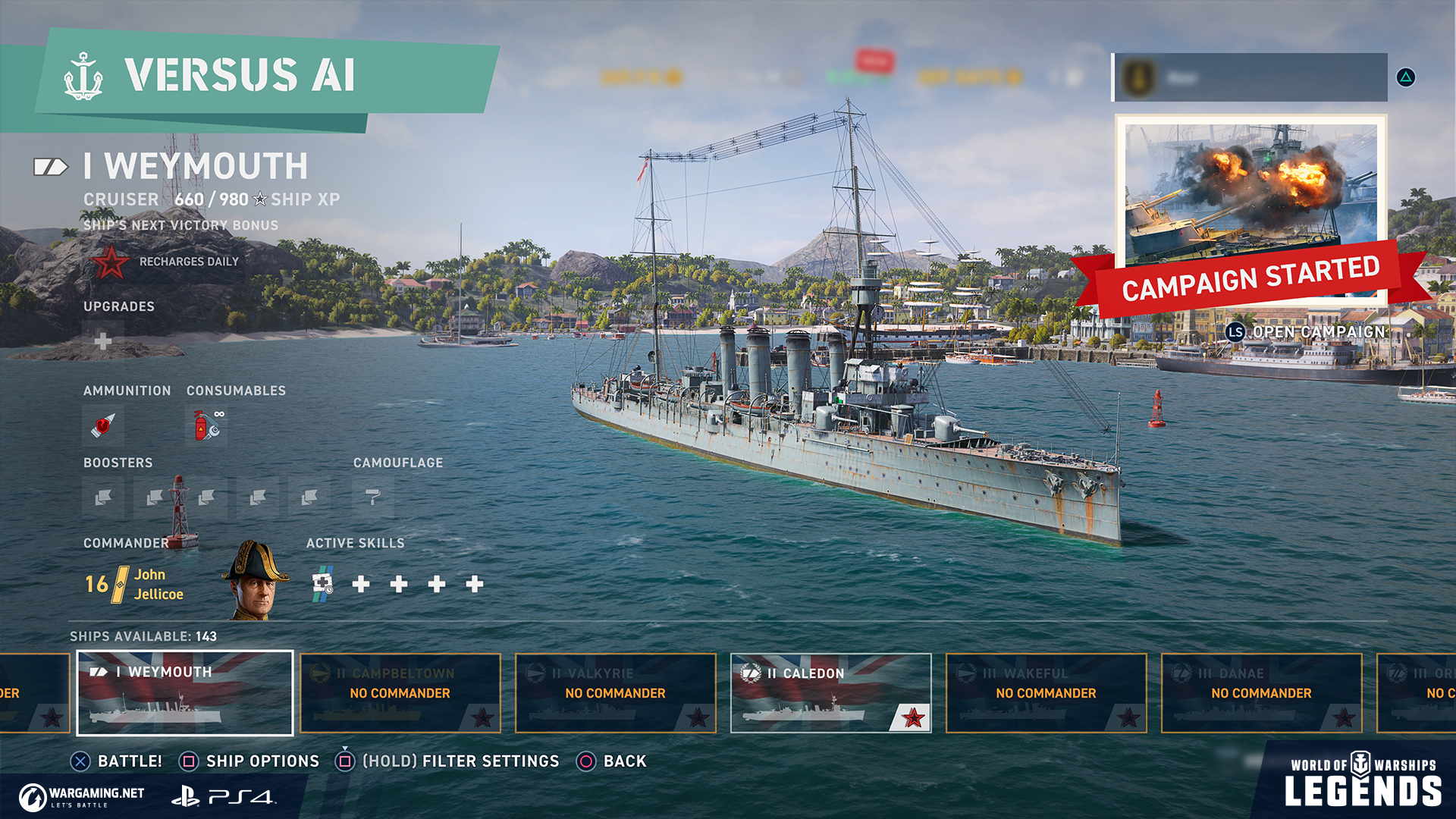Open the player profile bar
The image size is (1456, 819).
1250,77
